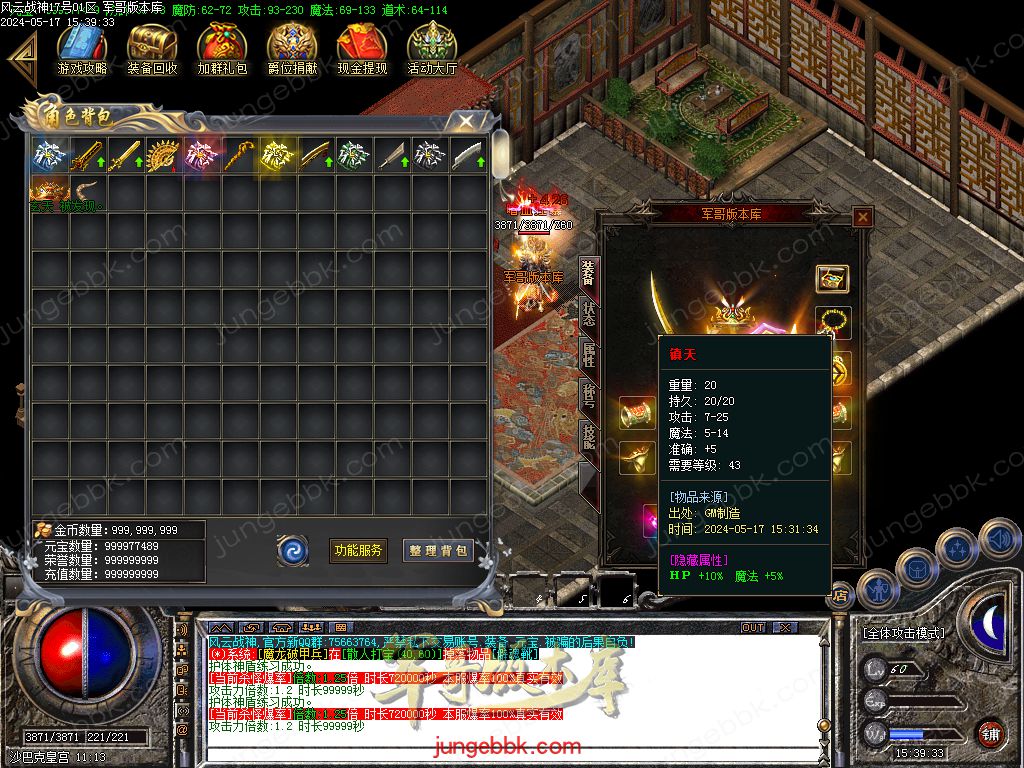Switch to the 状态 status tab
The image size is (1024, 768).
tap(588, 312)
